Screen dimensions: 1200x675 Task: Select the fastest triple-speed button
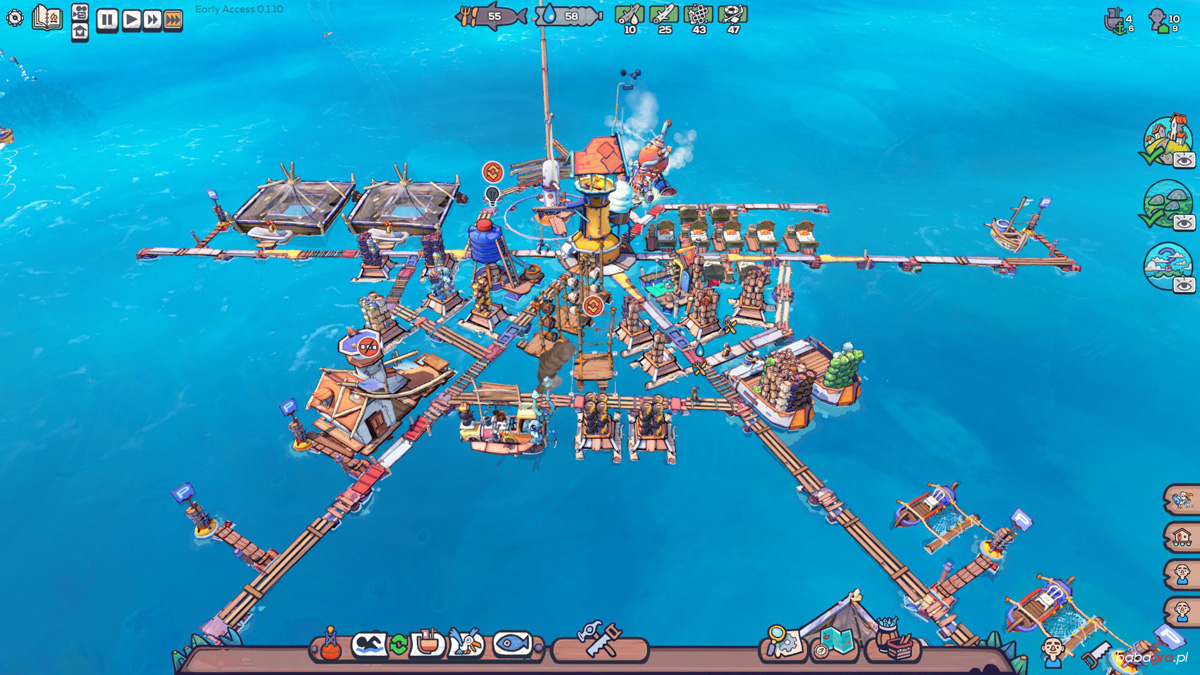tap(173, 20)
